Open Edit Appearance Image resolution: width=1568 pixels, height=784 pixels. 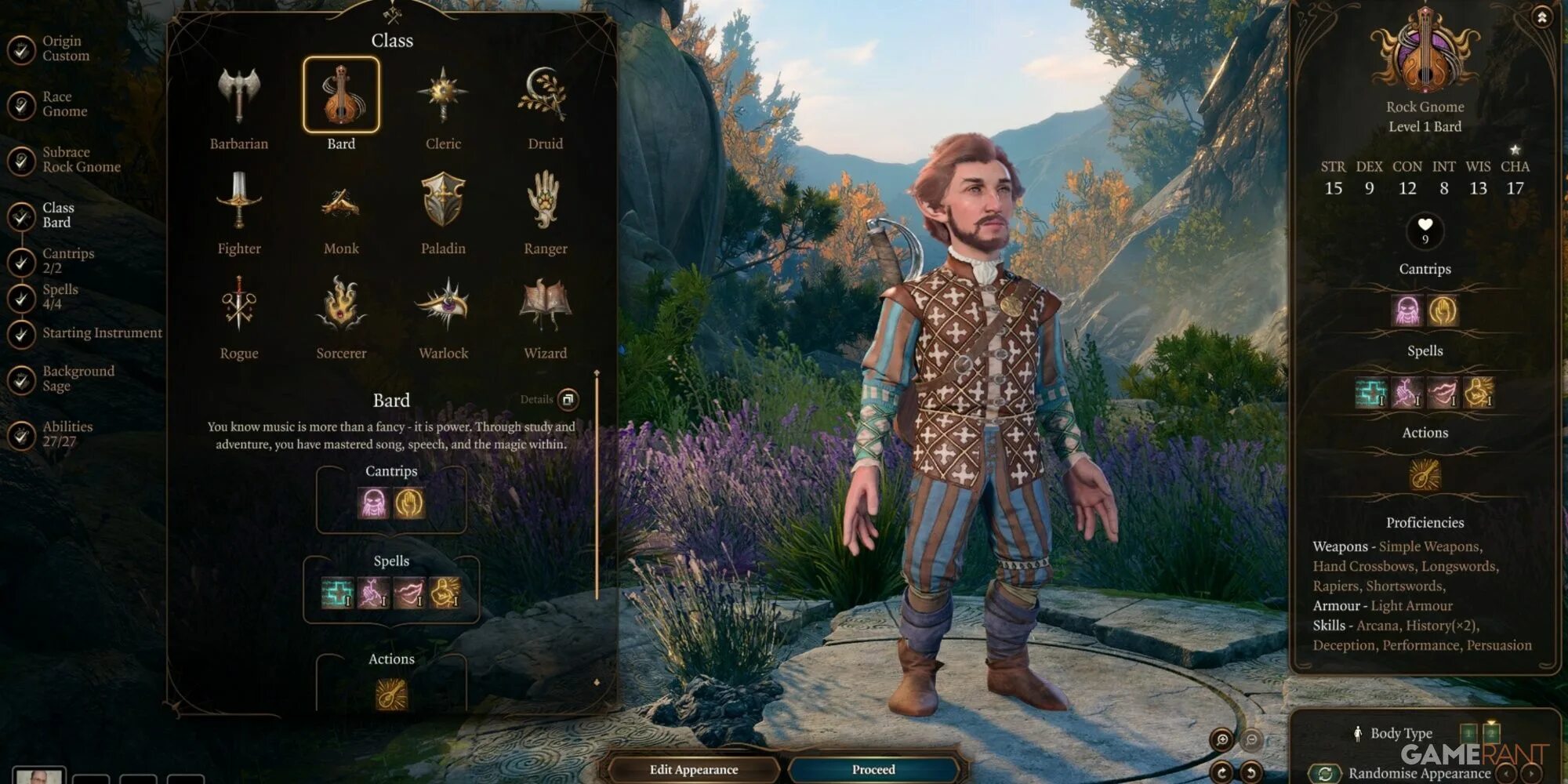click(693, 769)
